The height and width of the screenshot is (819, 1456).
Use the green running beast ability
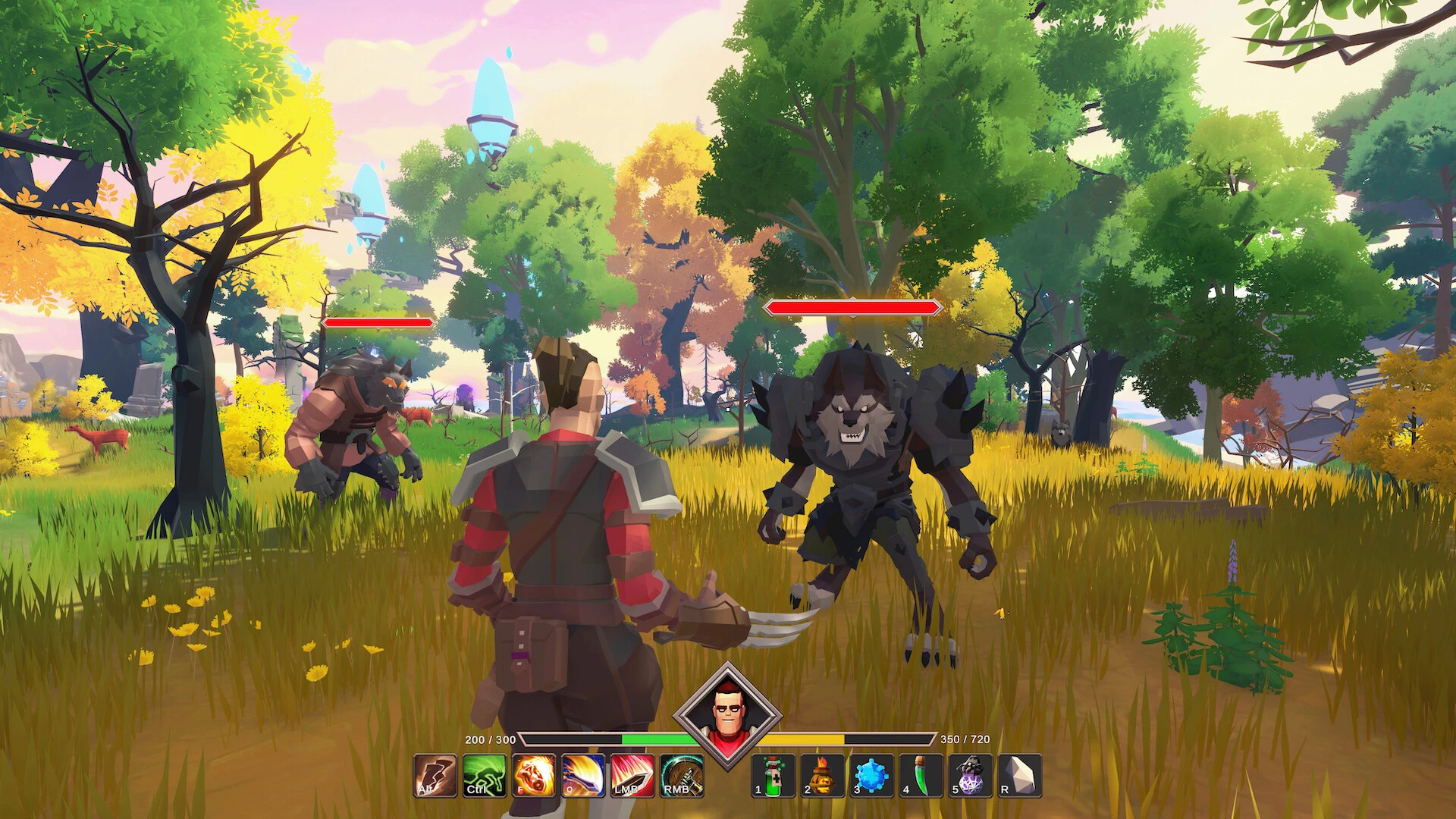pos(485,776)
